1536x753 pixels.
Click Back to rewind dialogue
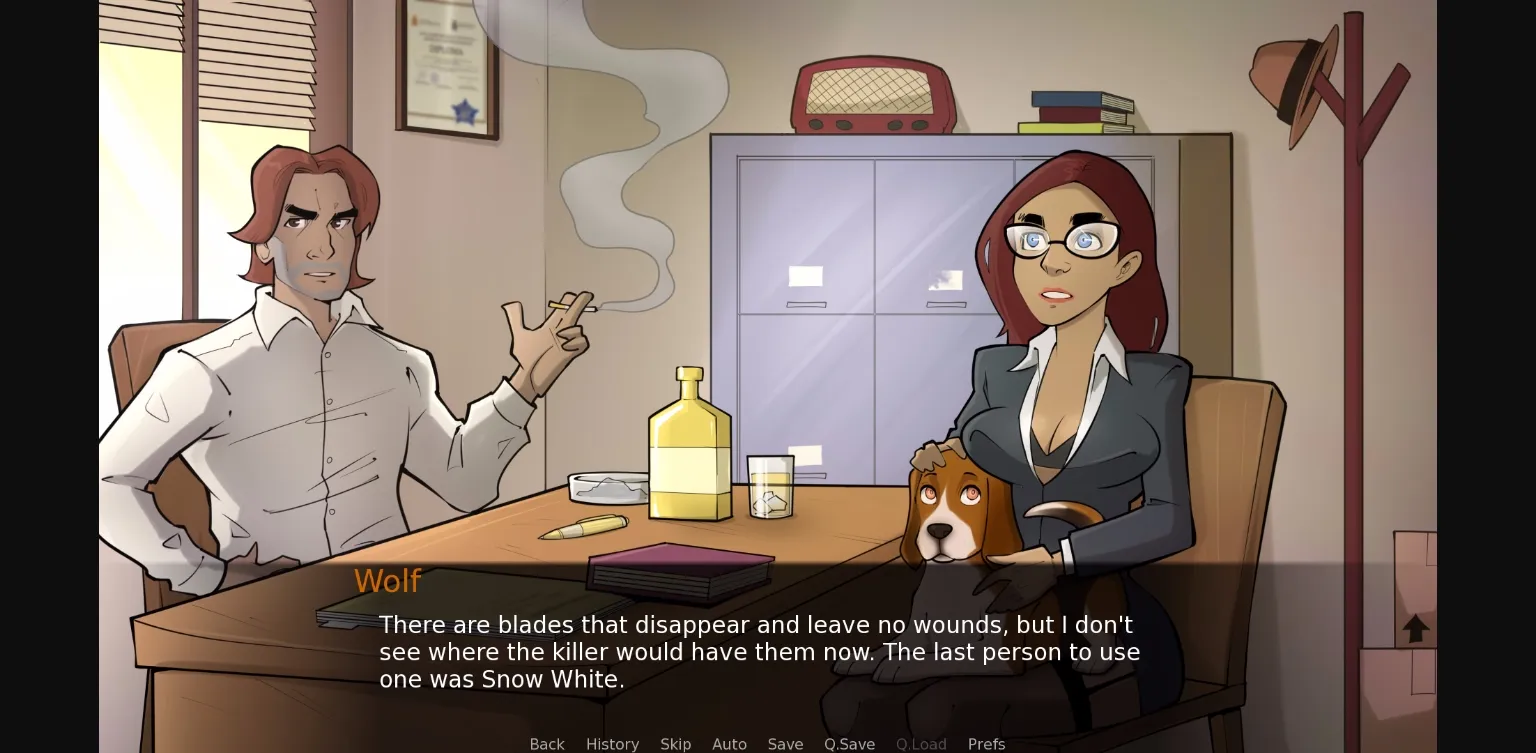pyautogui.click(x=546, y=744)
